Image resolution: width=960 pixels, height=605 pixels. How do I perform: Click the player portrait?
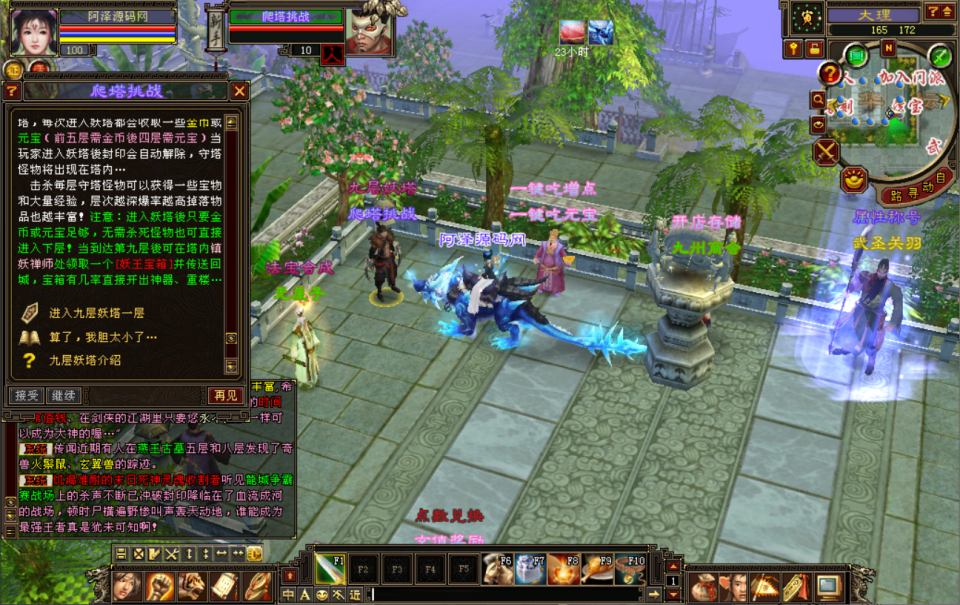32,32
